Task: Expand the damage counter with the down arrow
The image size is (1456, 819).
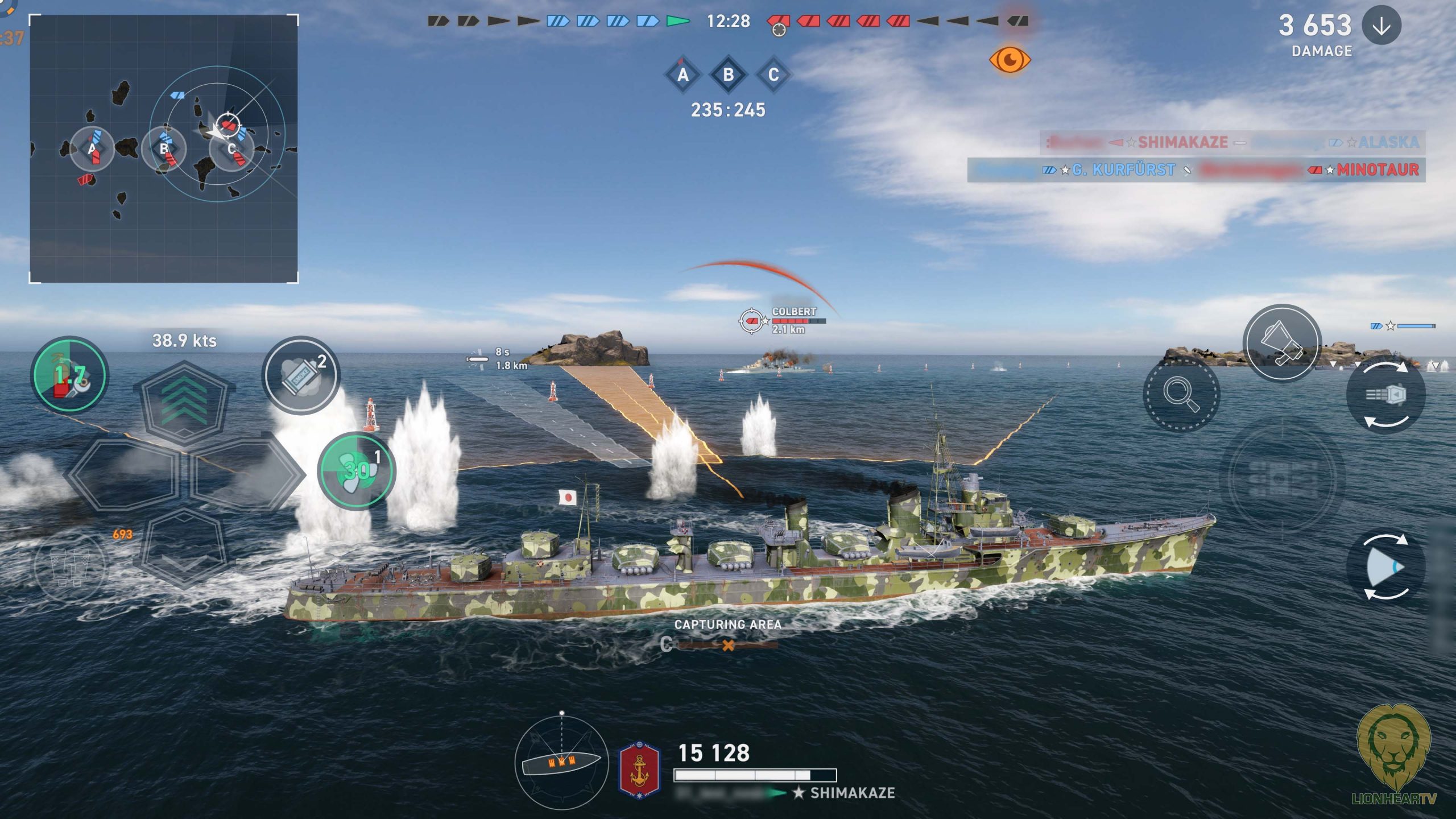Action: (x=1381, y=26)
